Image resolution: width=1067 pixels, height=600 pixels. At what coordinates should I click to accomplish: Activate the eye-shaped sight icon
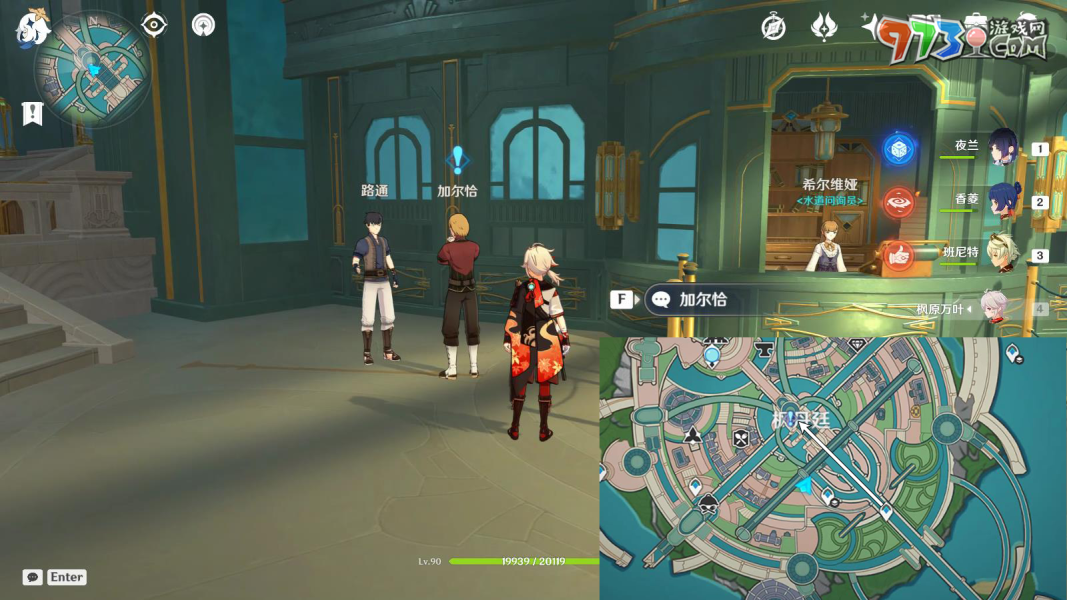[154, 25]
